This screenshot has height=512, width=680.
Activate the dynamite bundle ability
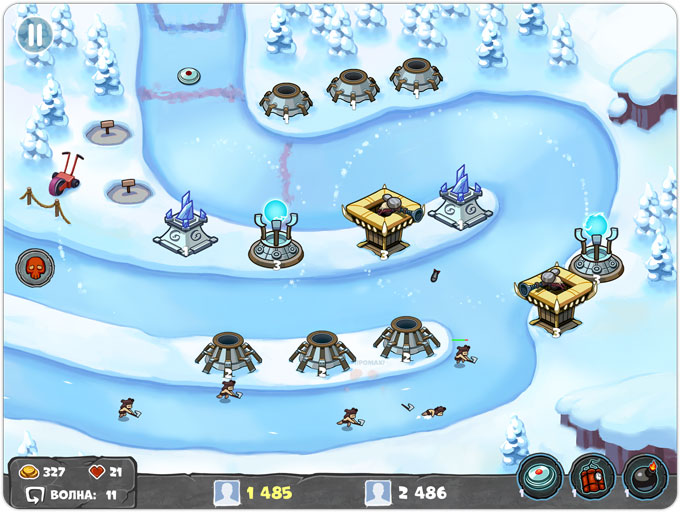tap(592, 478)
